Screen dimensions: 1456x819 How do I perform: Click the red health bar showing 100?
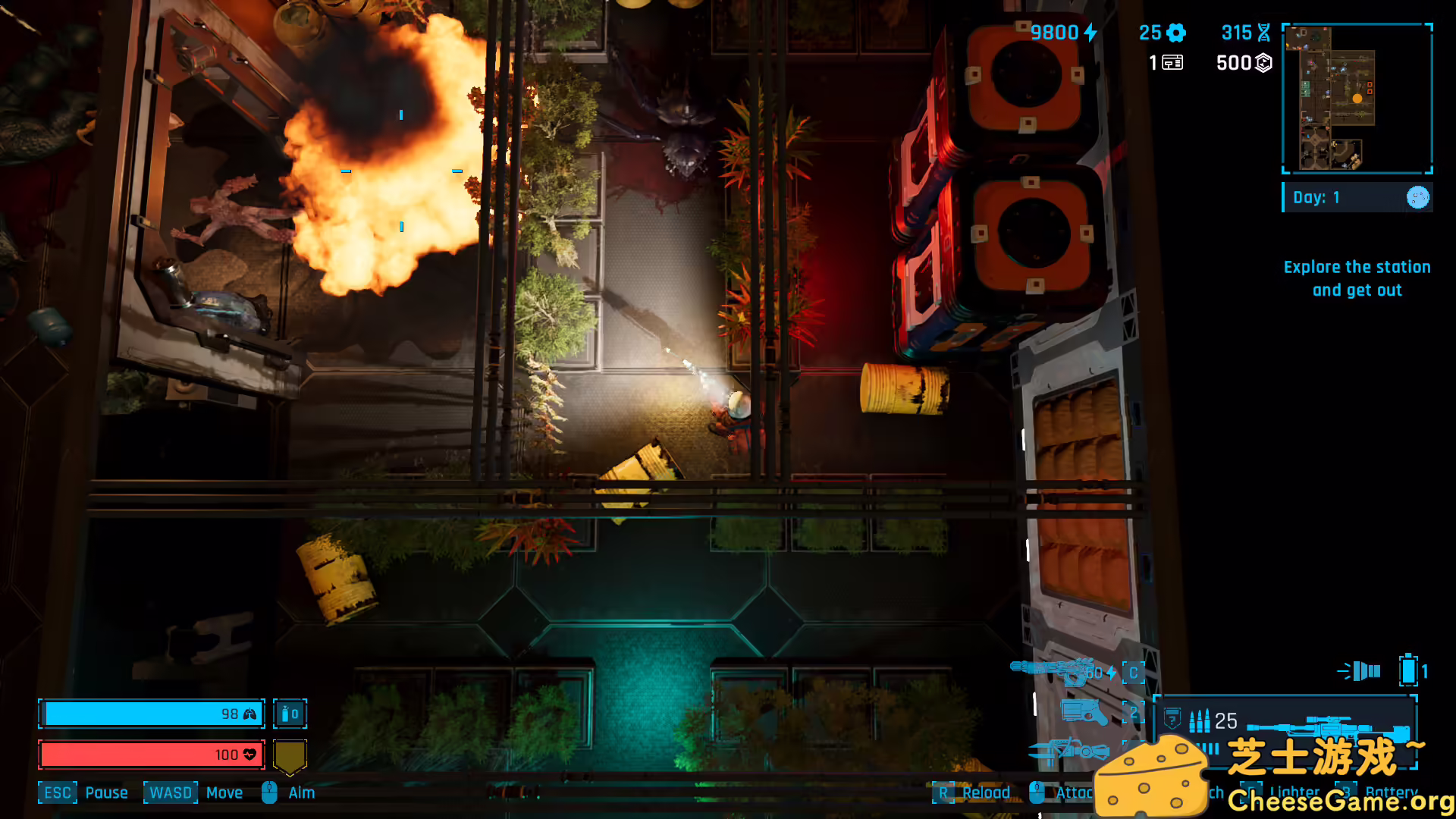click(x=152, y=755)
